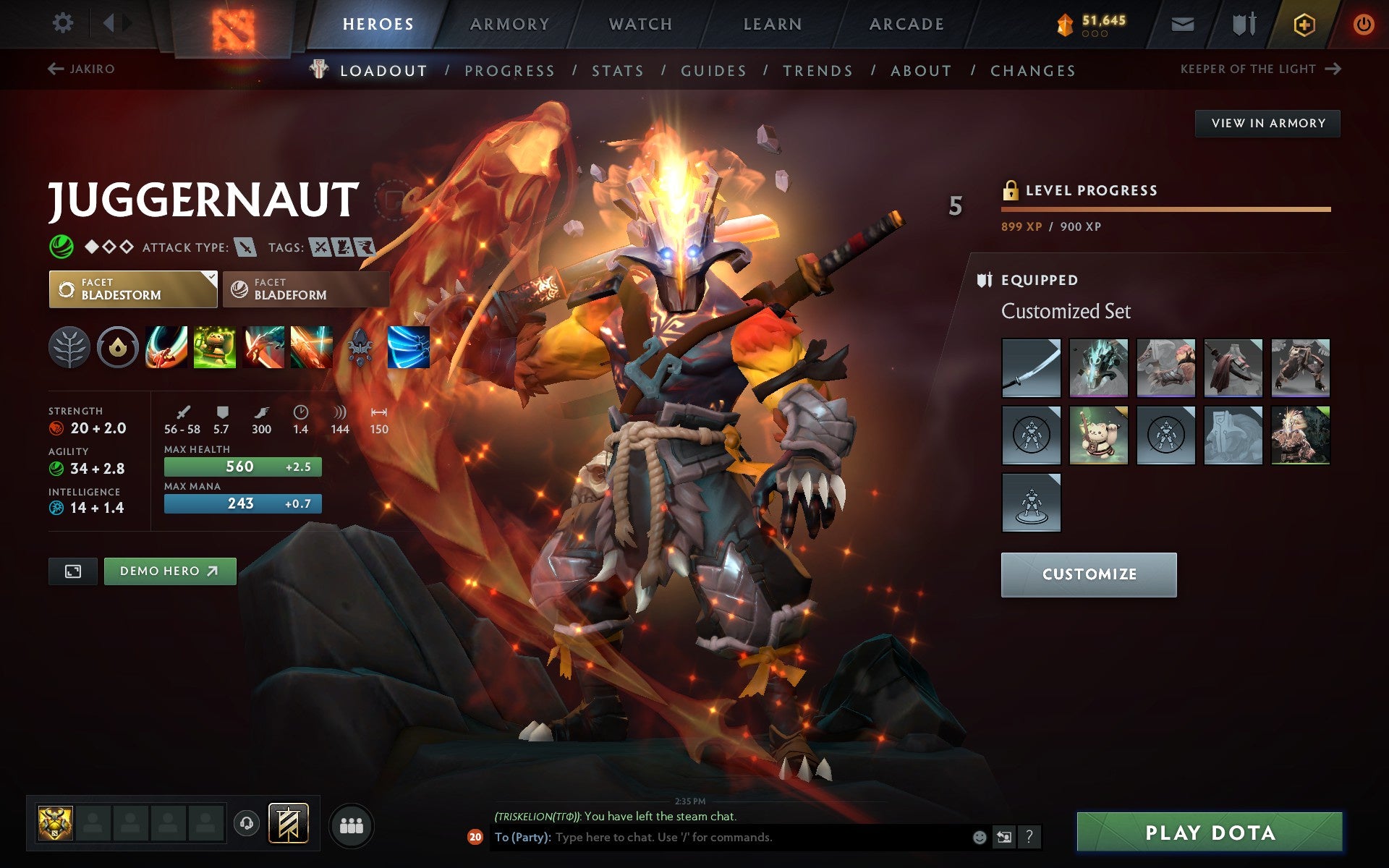Screen dimensions: 1389x868
Task: Select the Blade Fury ability icon
Action: (166, 347)
